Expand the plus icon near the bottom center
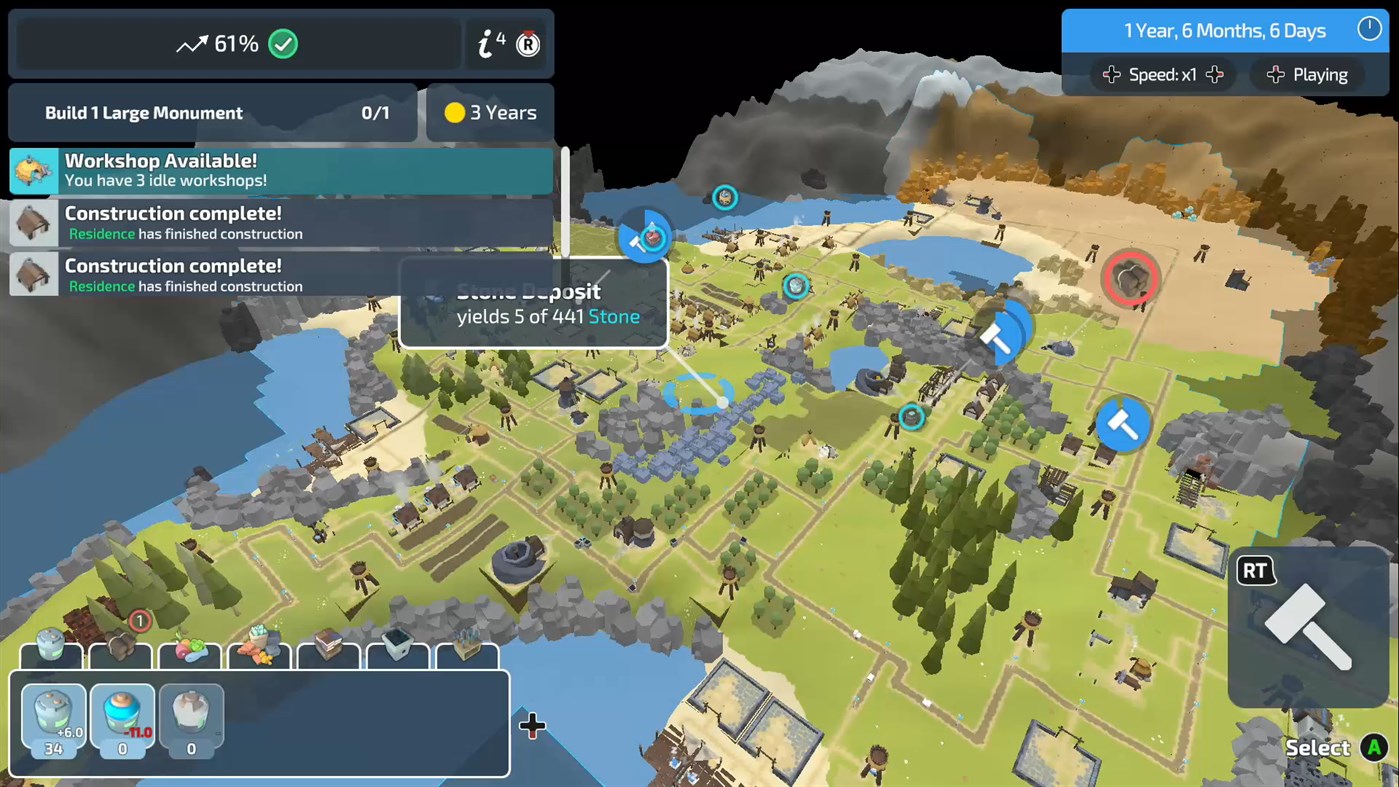 coord(533,726)
